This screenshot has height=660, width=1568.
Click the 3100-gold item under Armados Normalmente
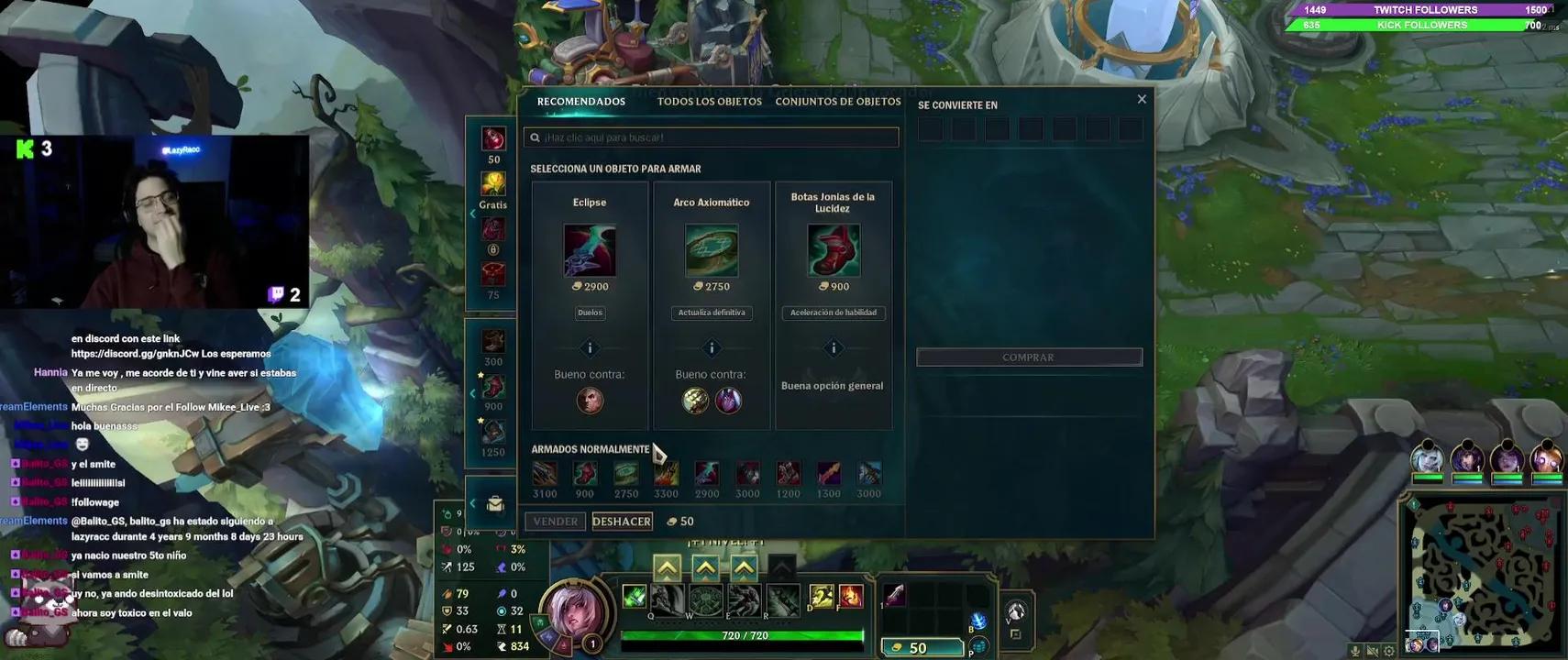[x=546, y=474]
